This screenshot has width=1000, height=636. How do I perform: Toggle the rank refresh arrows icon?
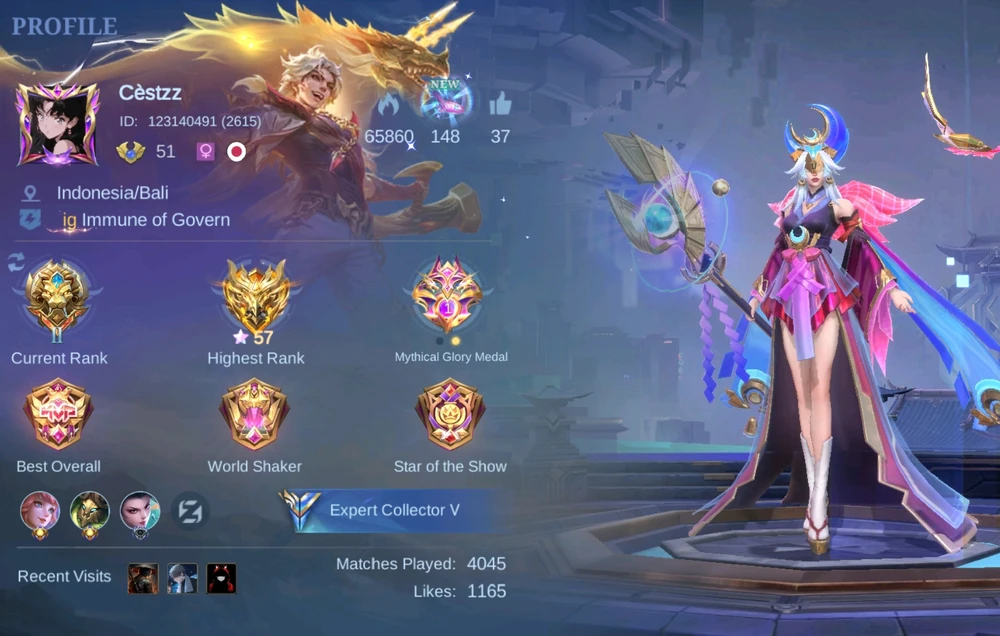click(x=16, y=262)
